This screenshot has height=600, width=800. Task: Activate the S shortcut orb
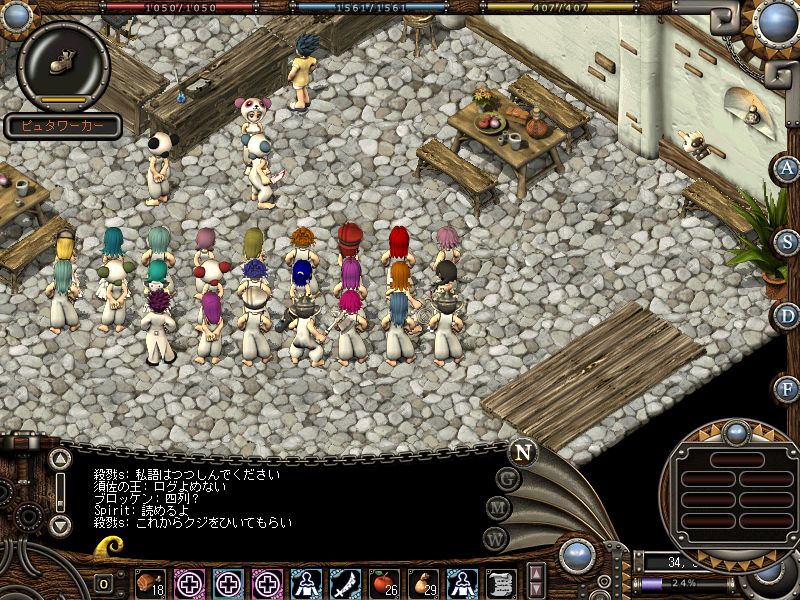click(787, 243)
